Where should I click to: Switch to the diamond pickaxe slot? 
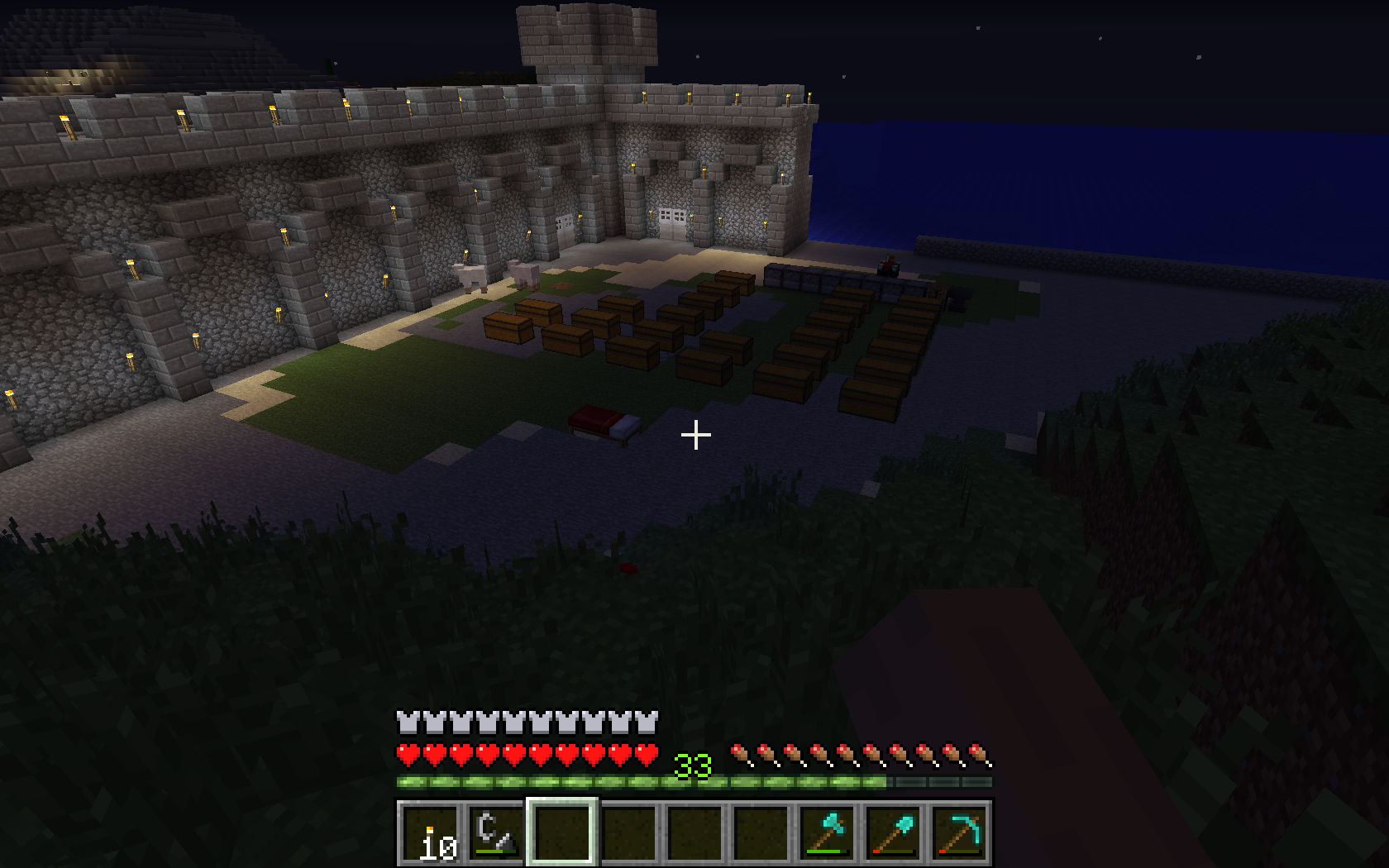[x=959, y=833]
